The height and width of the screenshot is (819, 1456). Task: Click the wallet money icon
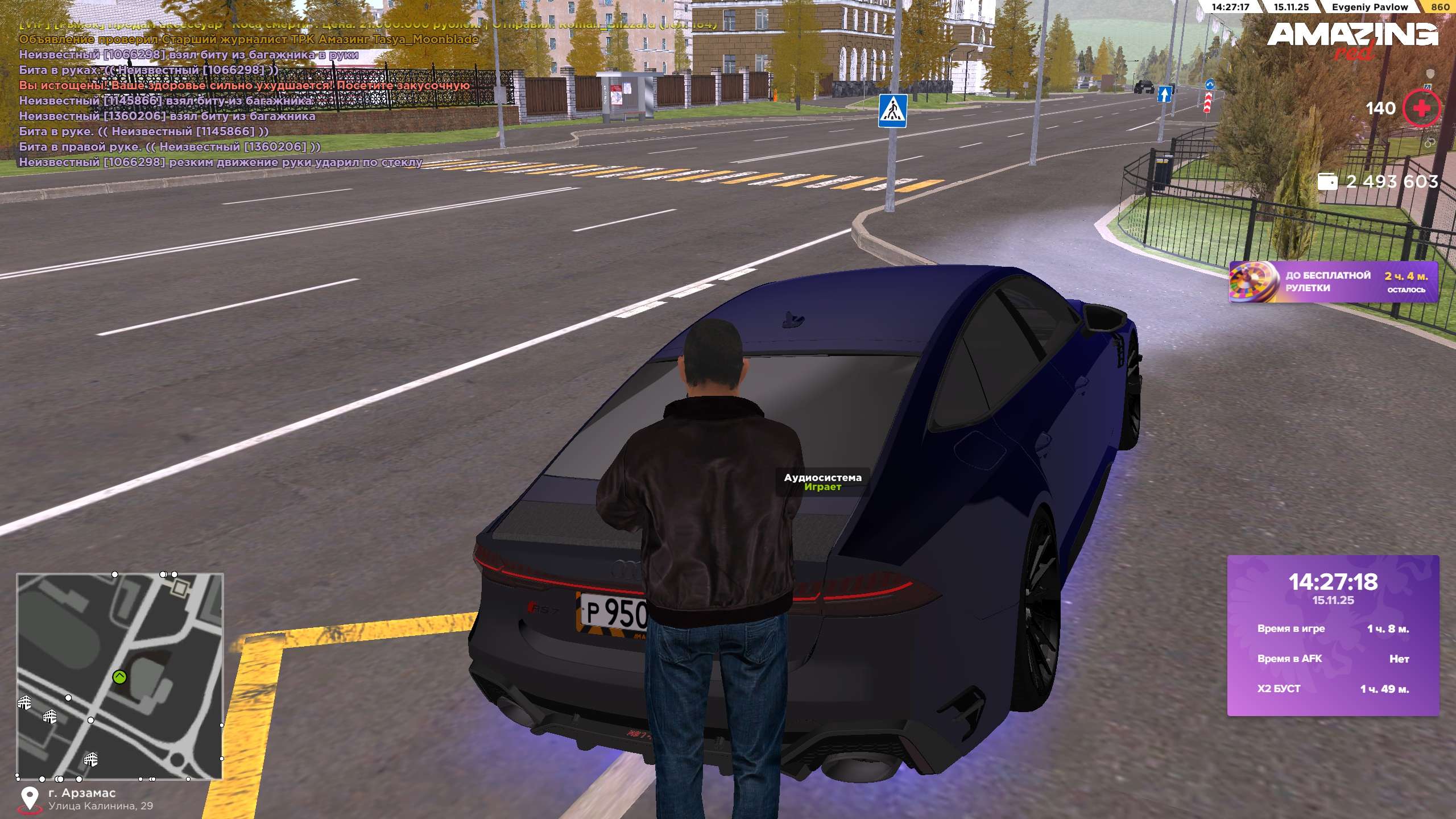1327,182
